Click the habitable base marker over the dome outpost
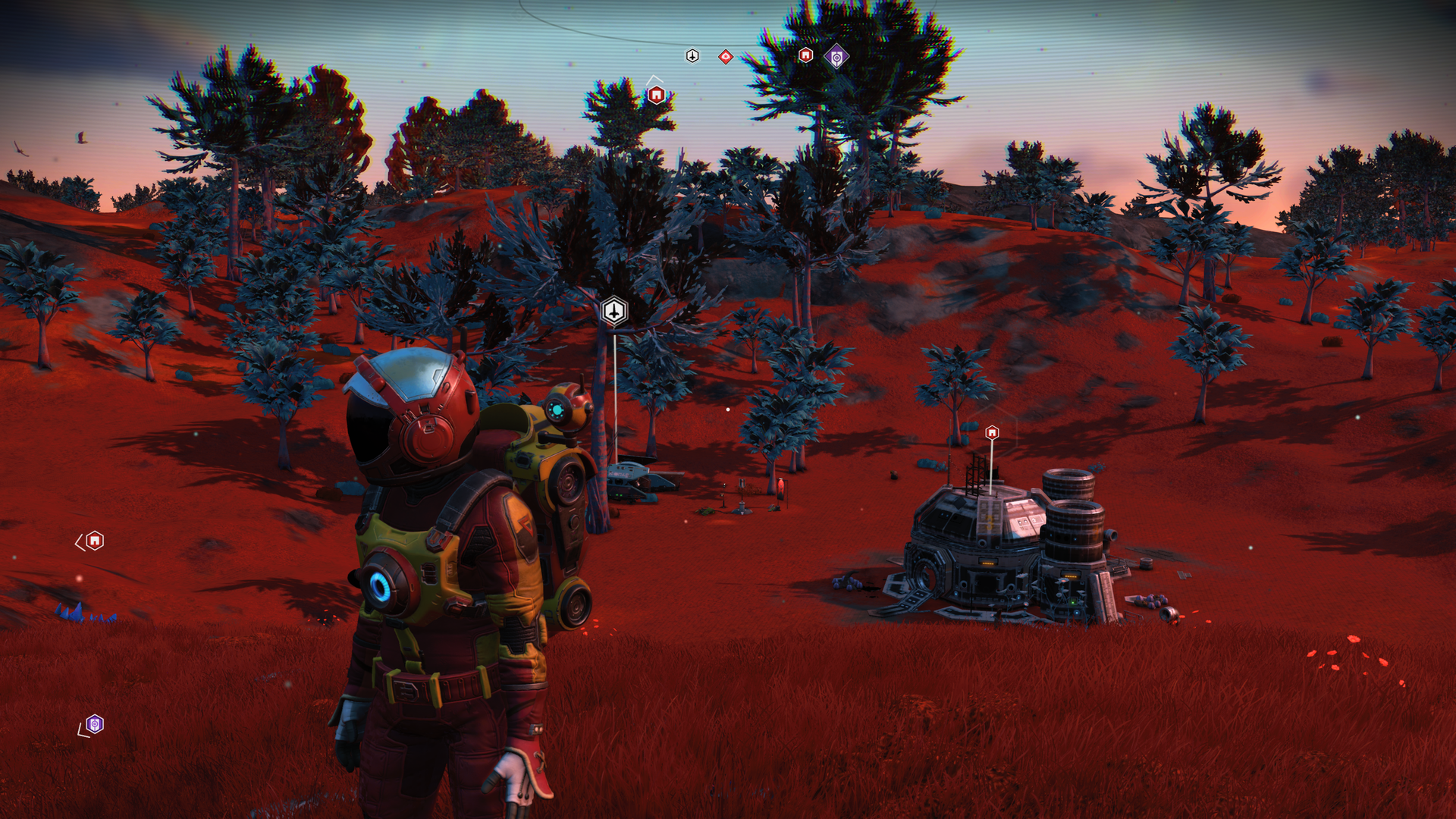The height and width of the screenshot is (819, 1456). [x=993, y=431]
